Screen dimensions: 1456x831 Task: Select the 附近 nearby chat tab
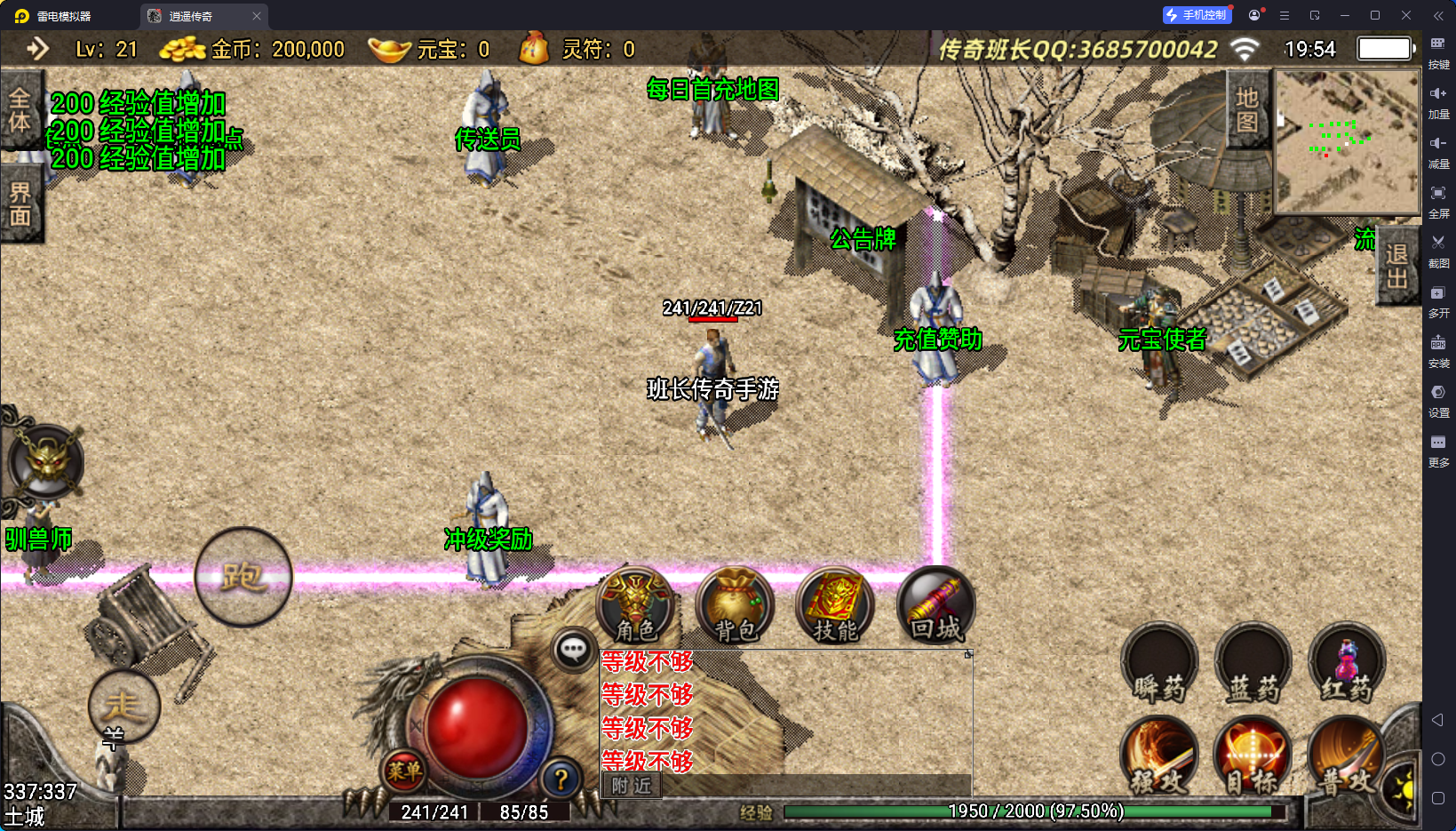click(632, 786)
